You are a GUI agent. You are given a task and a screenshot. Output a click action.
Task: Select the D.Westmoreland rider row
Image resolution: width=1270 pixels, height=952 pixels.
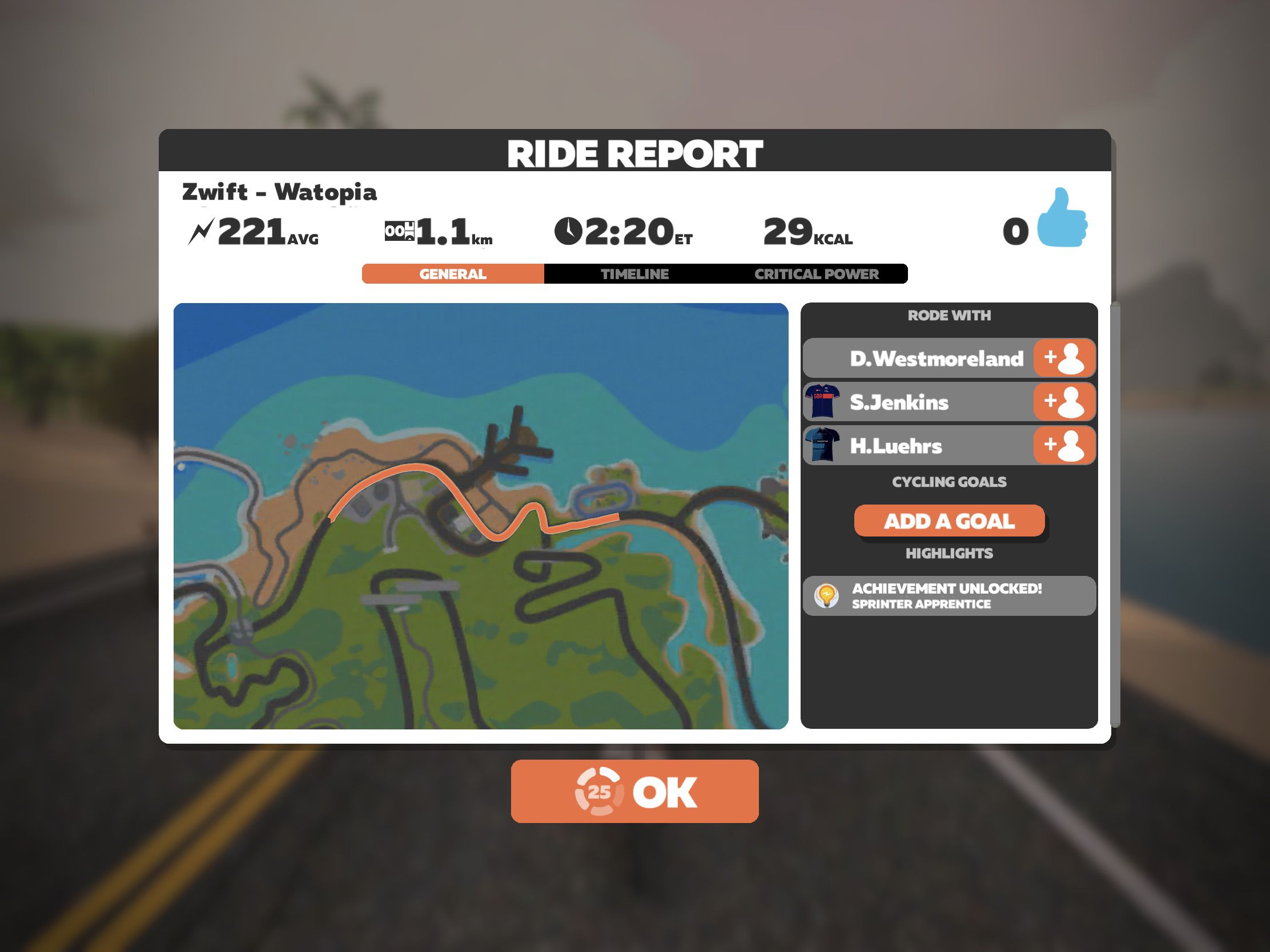(x=919, y=358)
